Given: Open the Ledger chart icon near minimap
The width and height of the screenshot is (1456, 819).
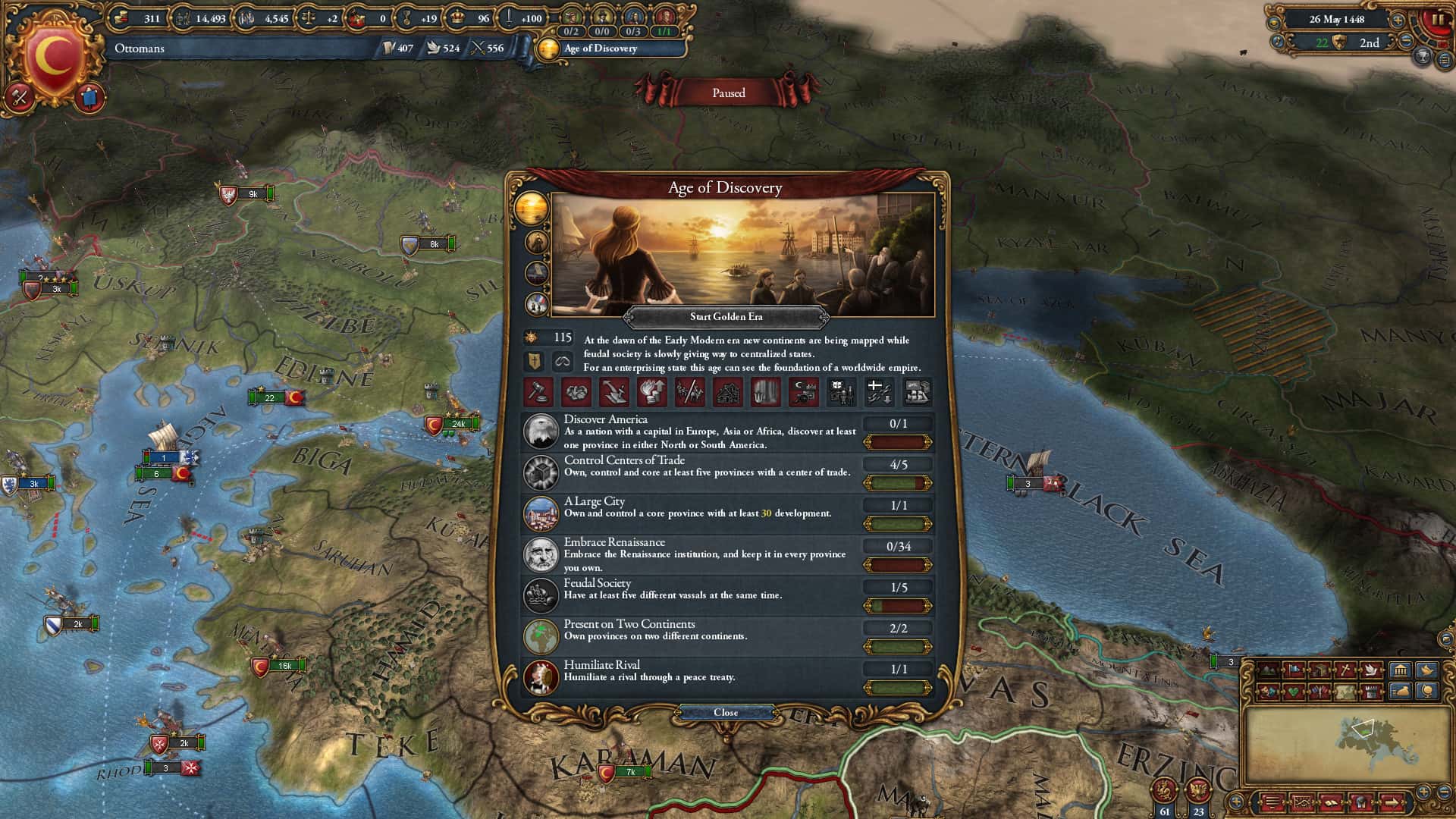Looking at the screenshot, I should (1302, 803).
